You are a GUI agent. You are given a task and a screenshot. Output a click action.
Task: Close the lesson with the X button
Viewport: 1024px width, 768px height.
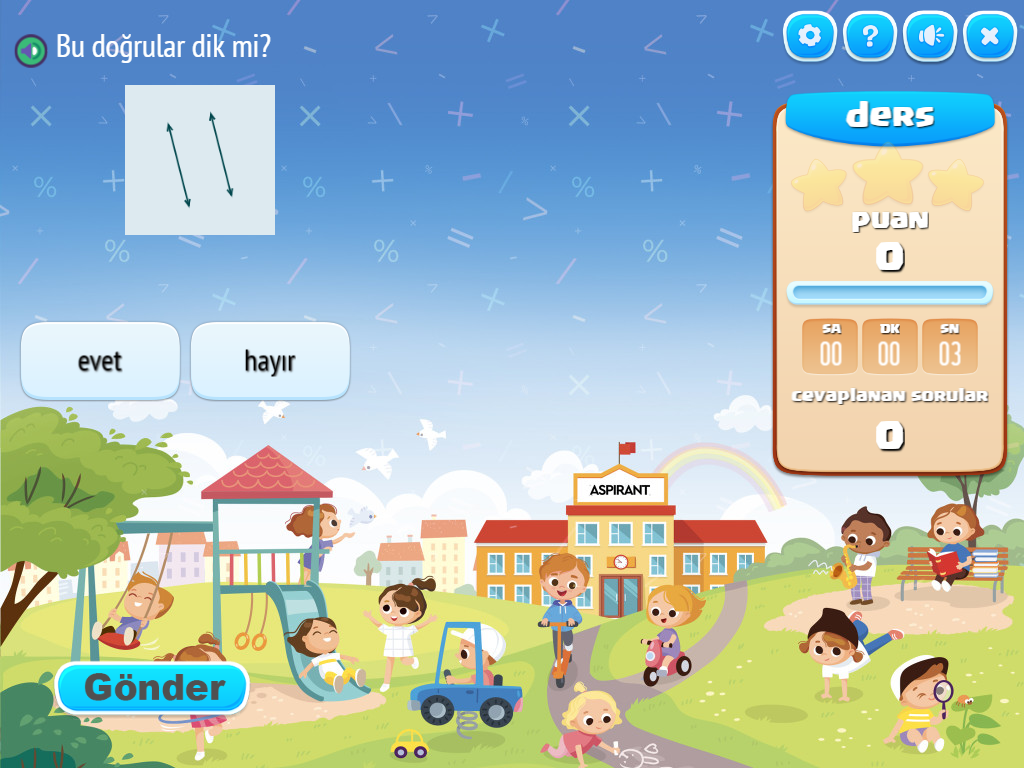click(990, 37)
